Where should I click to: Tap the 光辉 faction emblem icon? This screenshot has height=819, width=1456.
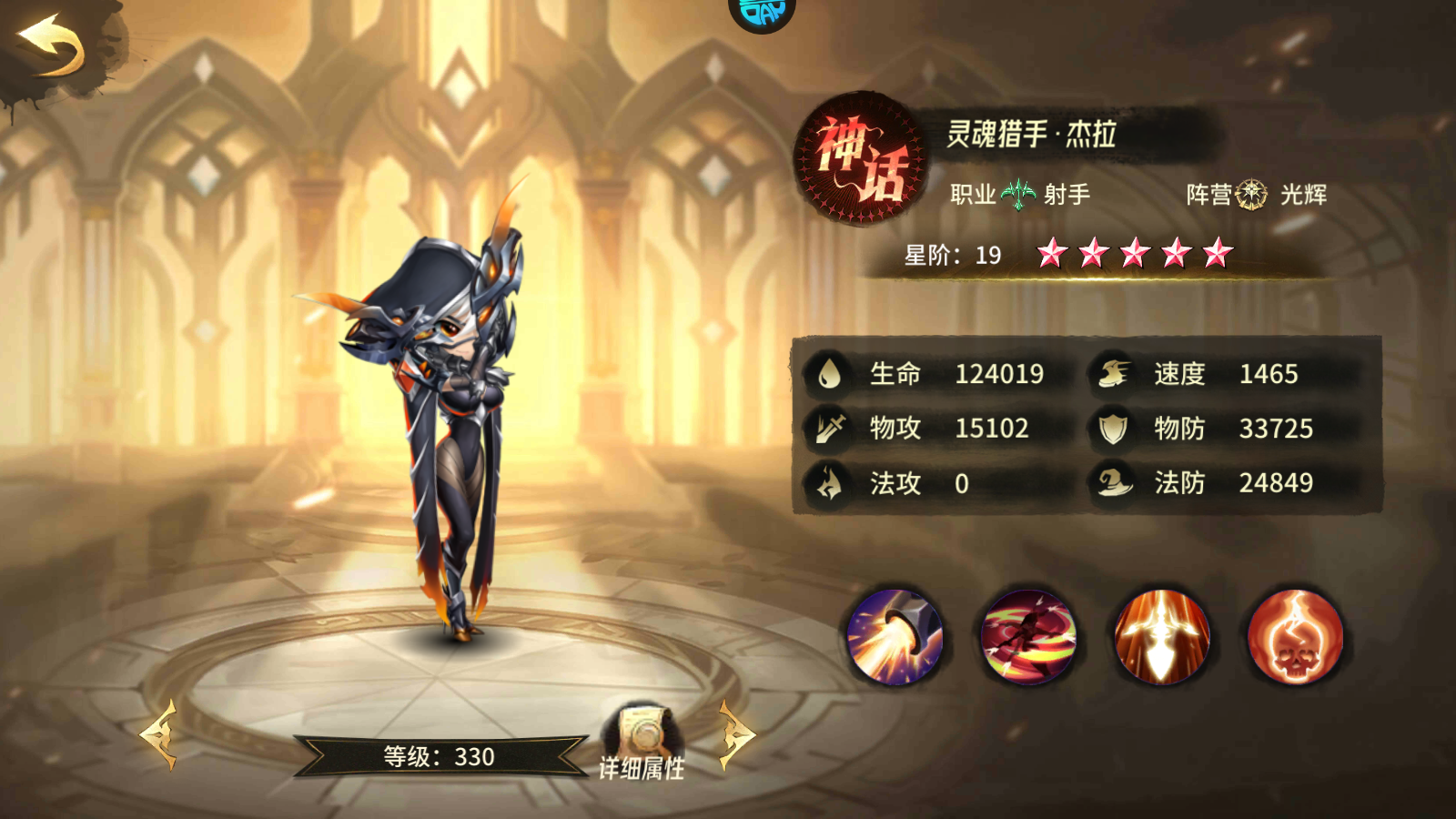1252,192
